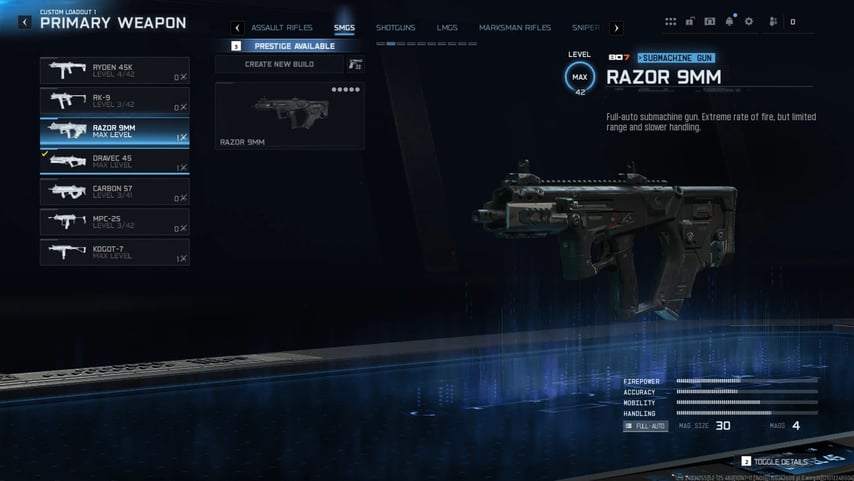Choose the RK-9 submachine gun

(114, 101)
